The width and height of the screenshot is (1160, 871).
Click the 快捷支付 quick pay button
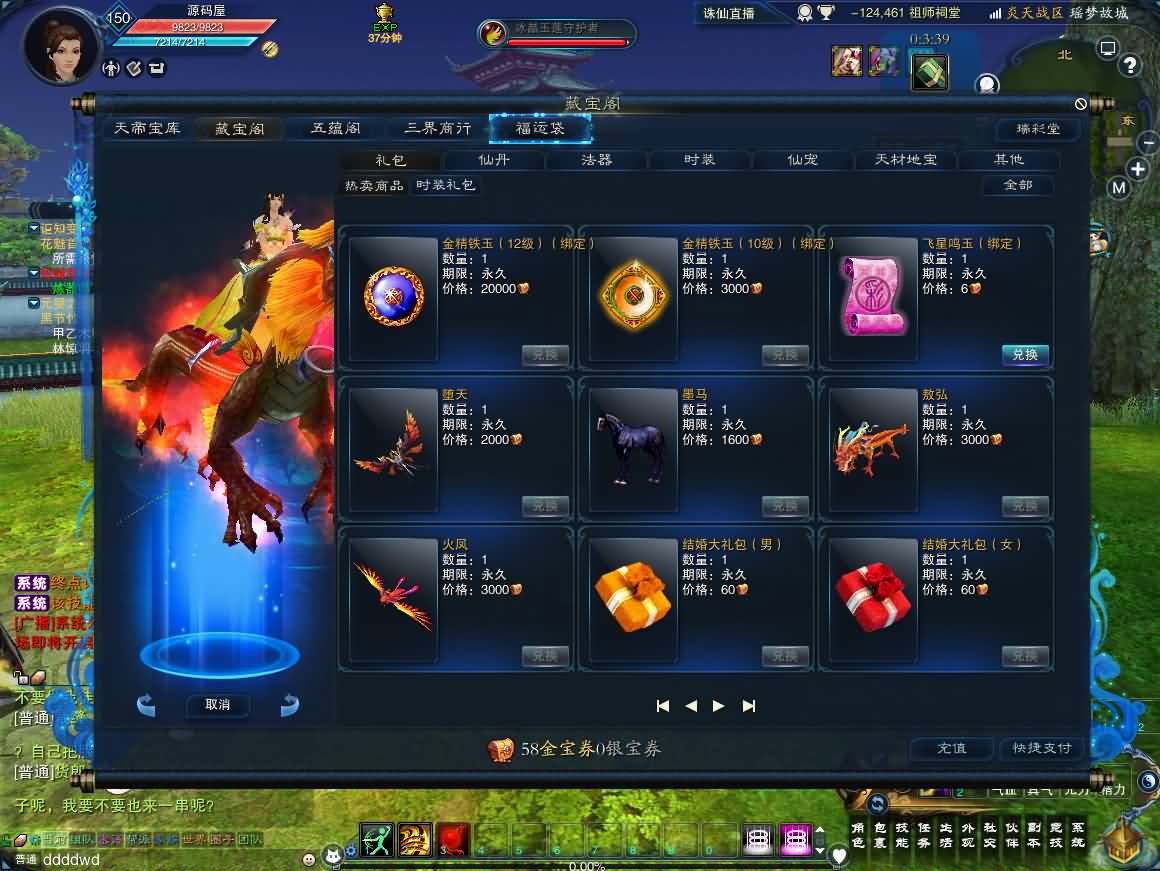click(x=1041, y=748)
